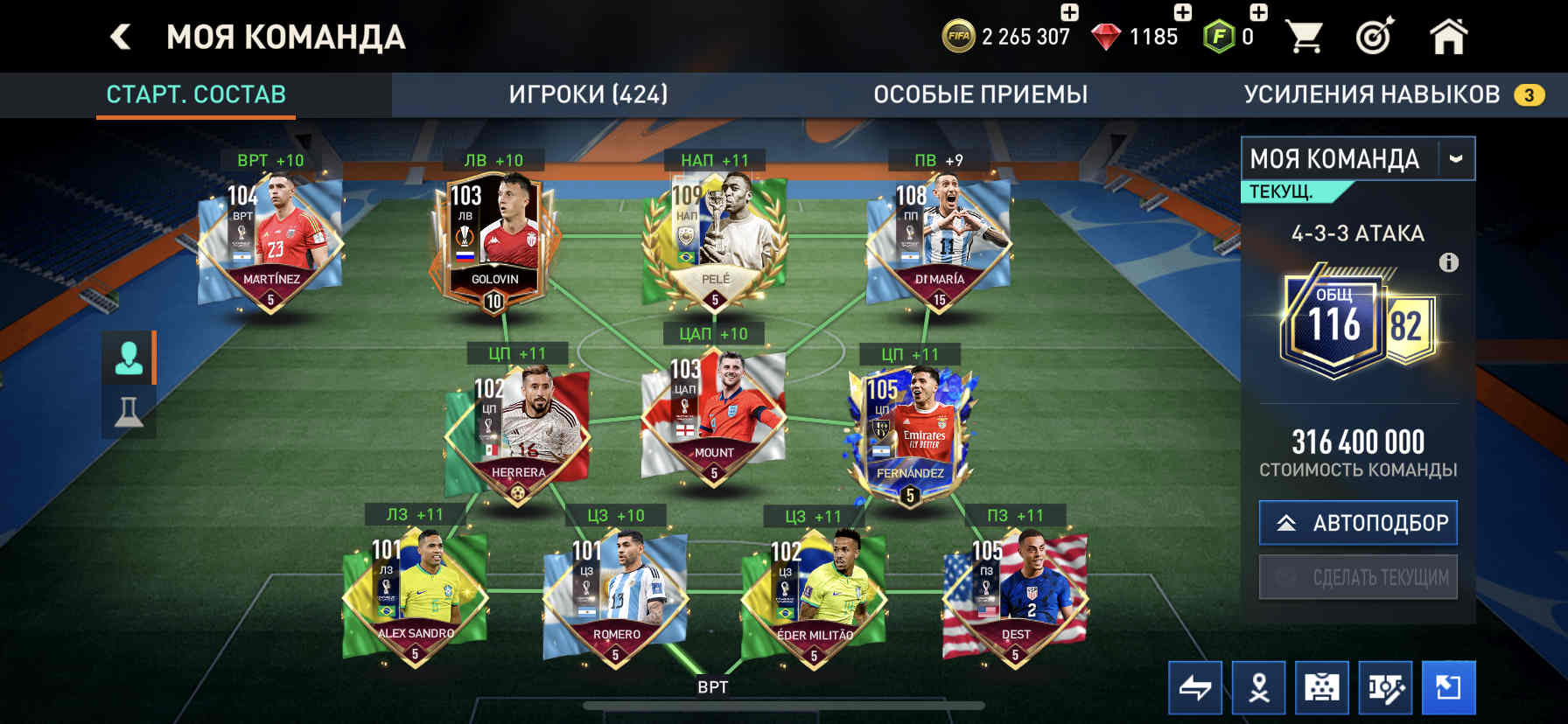The image size is (1568, 724).
Task: Switch to the ИГРОКИ (424) tab
Action: [588, 94]
